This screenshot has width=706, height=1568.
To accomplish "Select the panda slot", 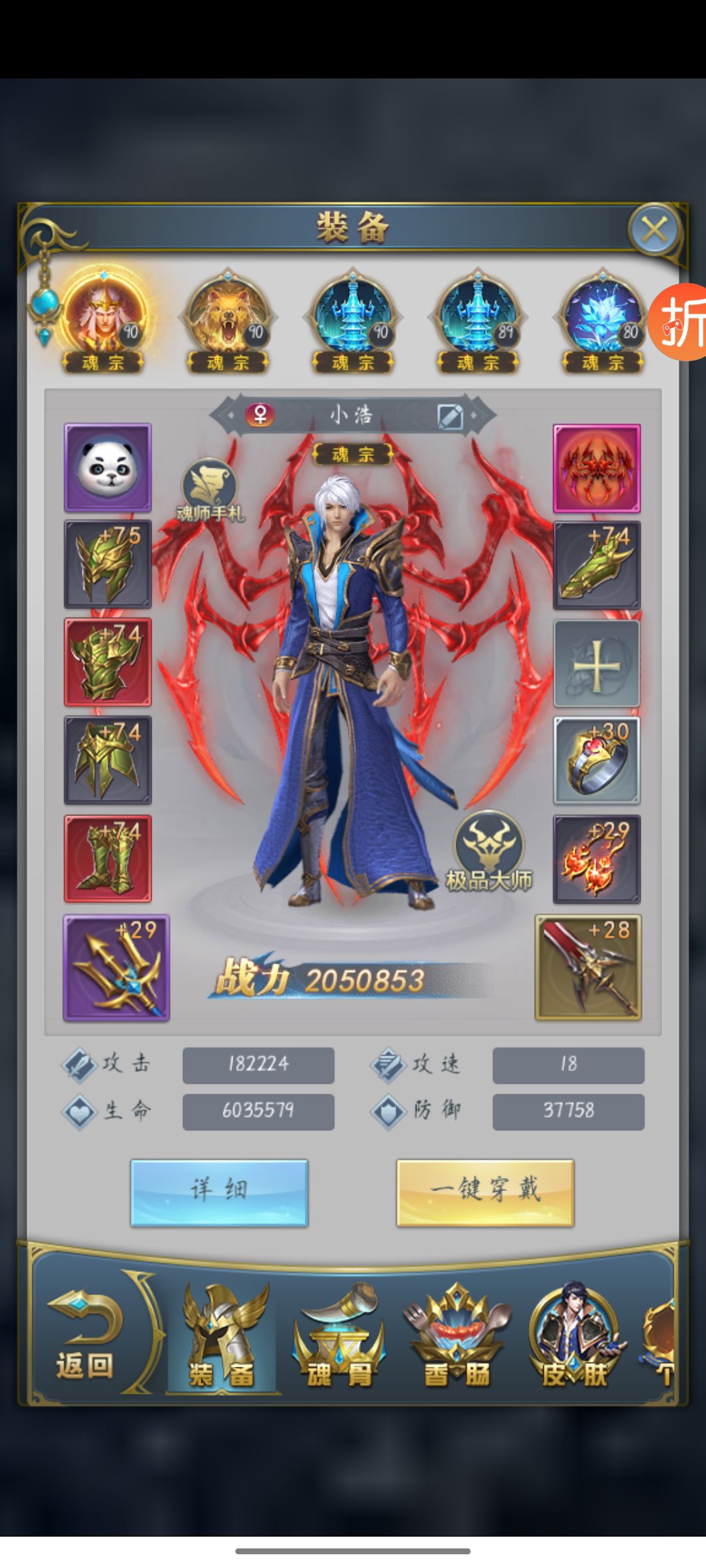I will (x=108, y=467).
